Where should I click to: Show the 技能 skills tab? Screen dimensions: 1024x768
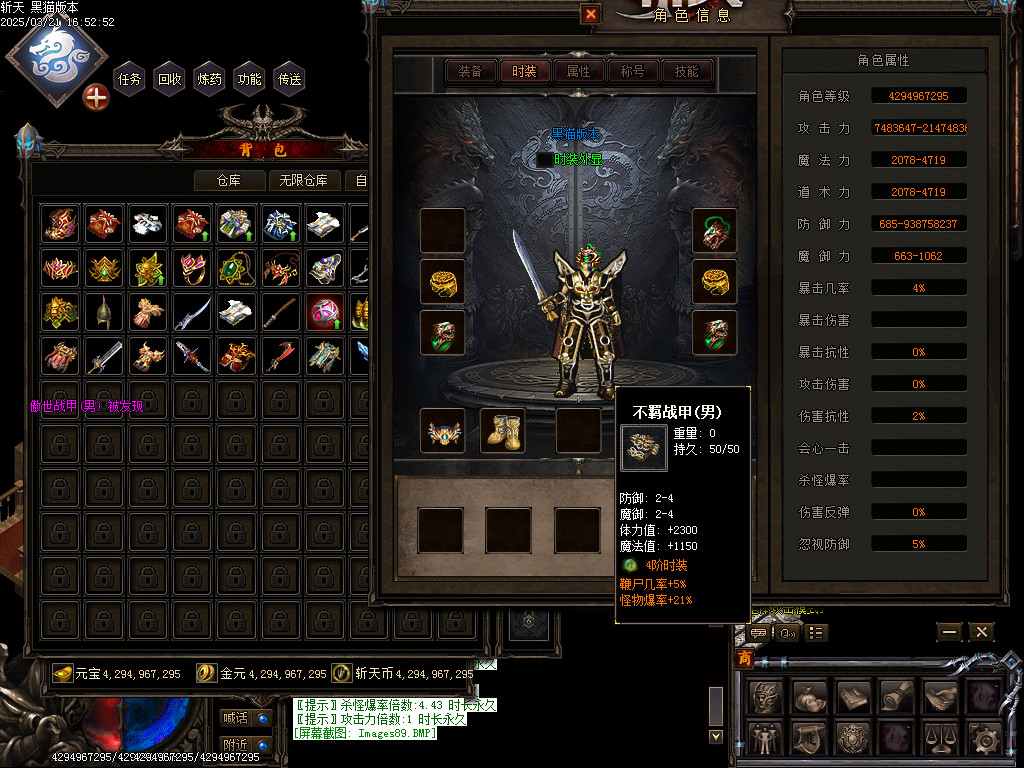[686, 71]
